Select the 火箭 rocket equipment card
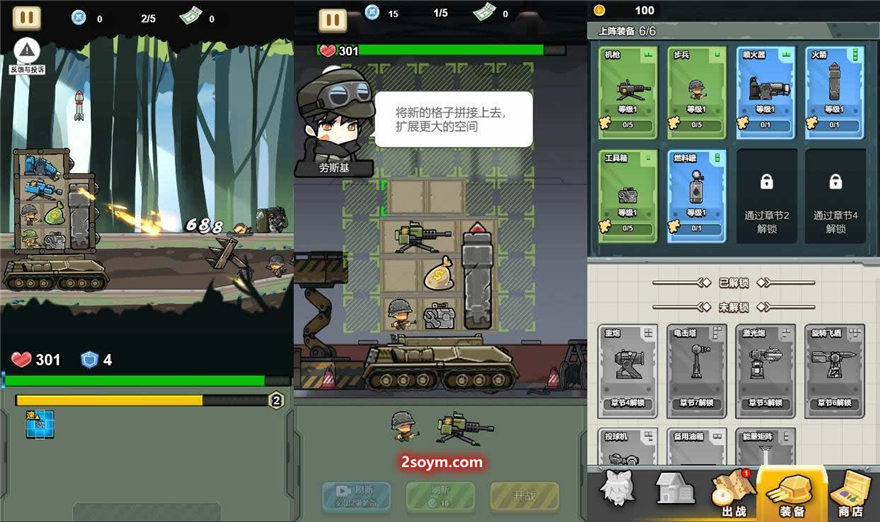 (835, 92)
